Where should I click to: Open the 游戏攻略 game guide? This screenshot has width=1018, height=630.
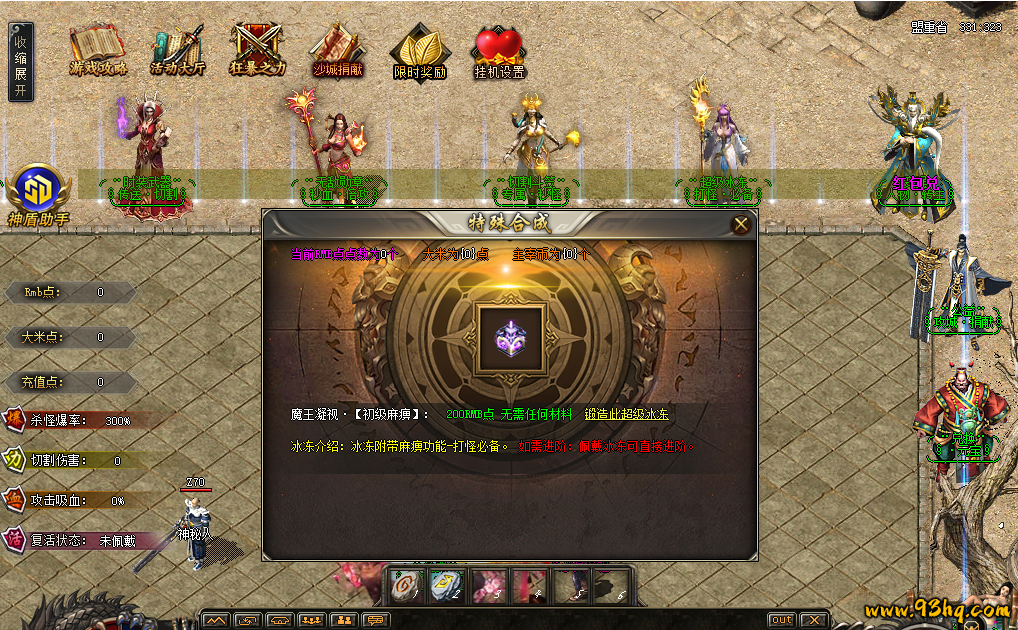click(x=97, y=49)
